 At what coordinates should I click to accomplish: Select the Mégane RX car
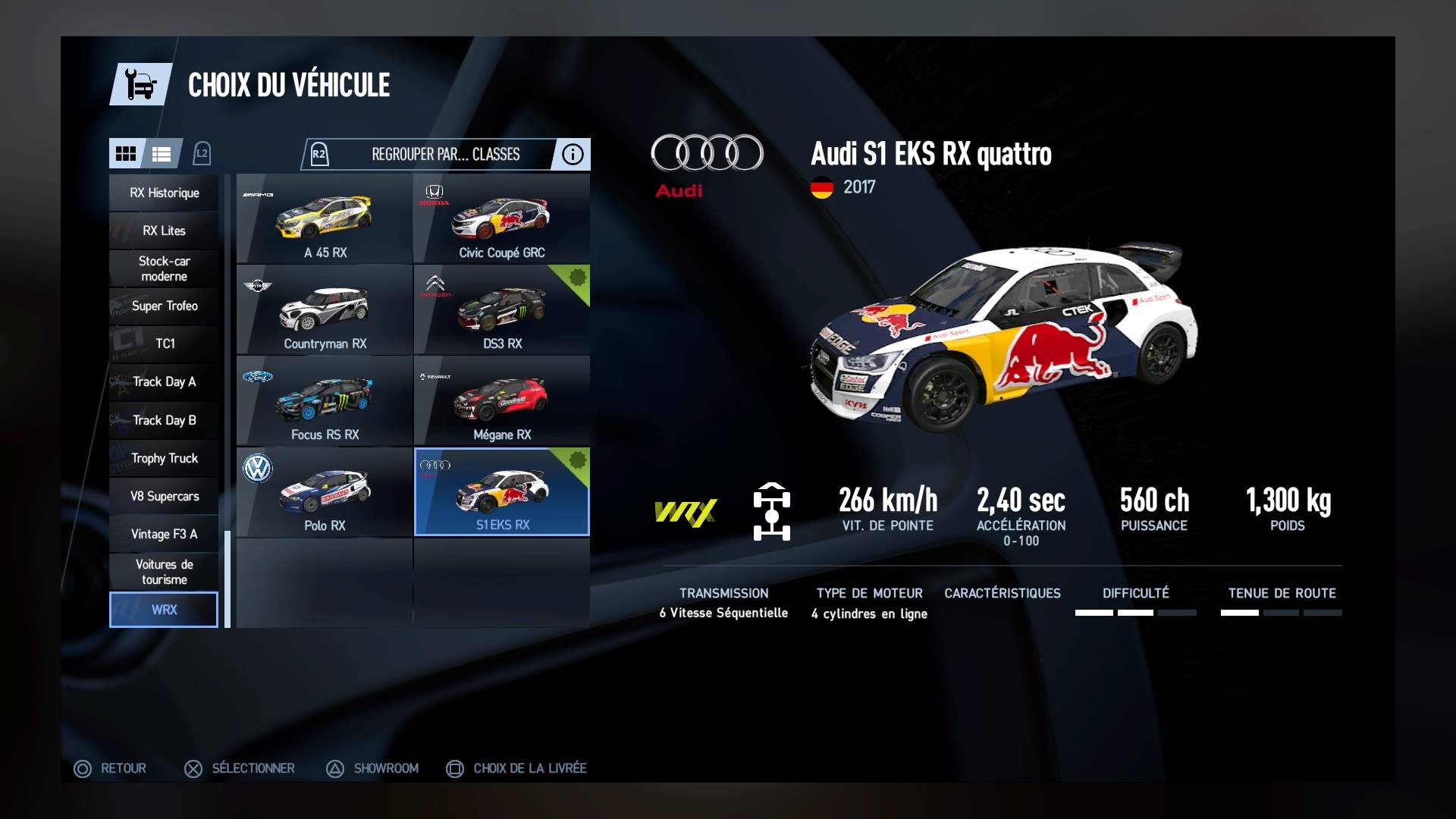[501, 401]
